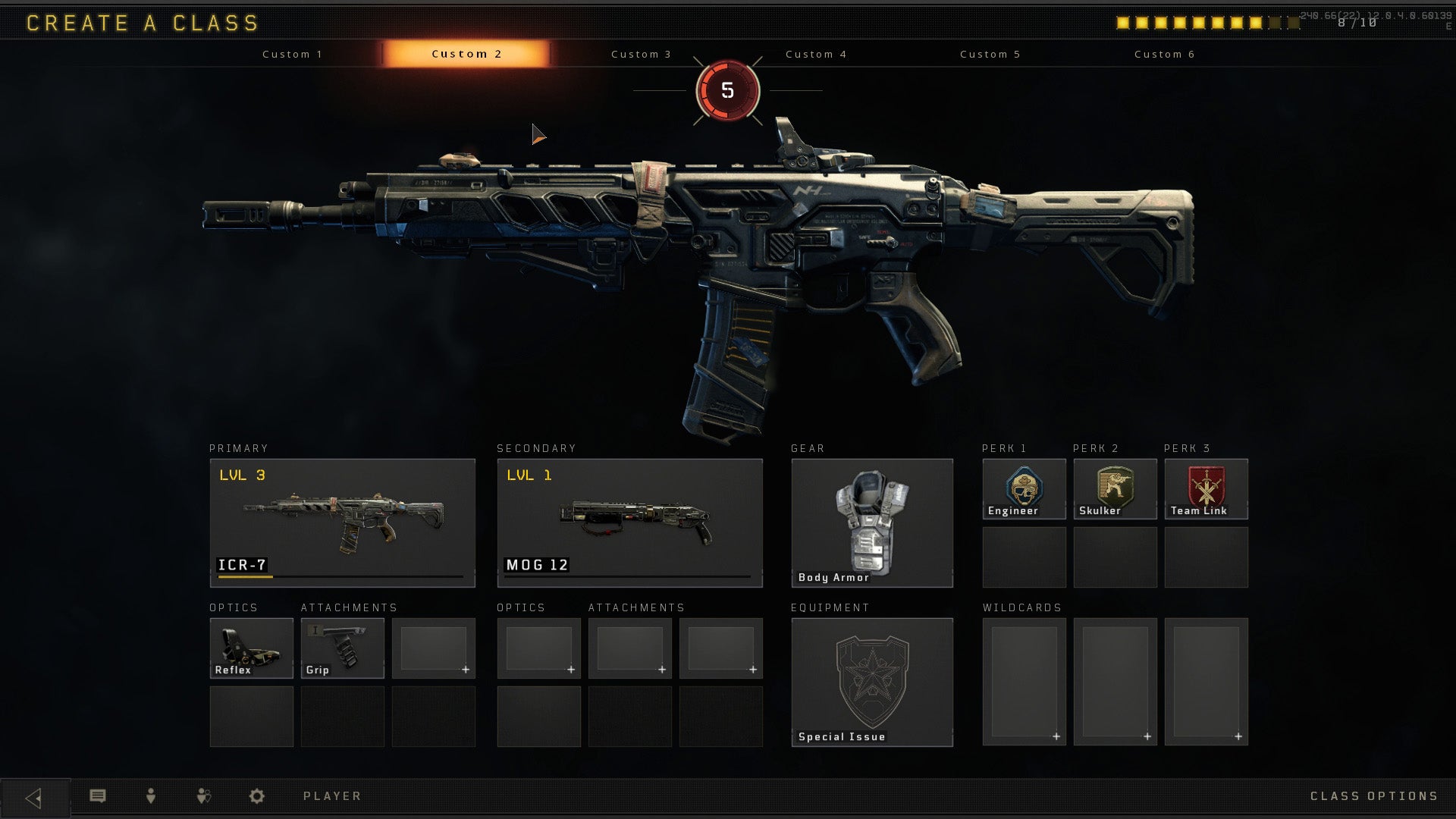Screen dimensions: 1456x819
Task: Go back with the arrow button
Action: click(34, 798)
